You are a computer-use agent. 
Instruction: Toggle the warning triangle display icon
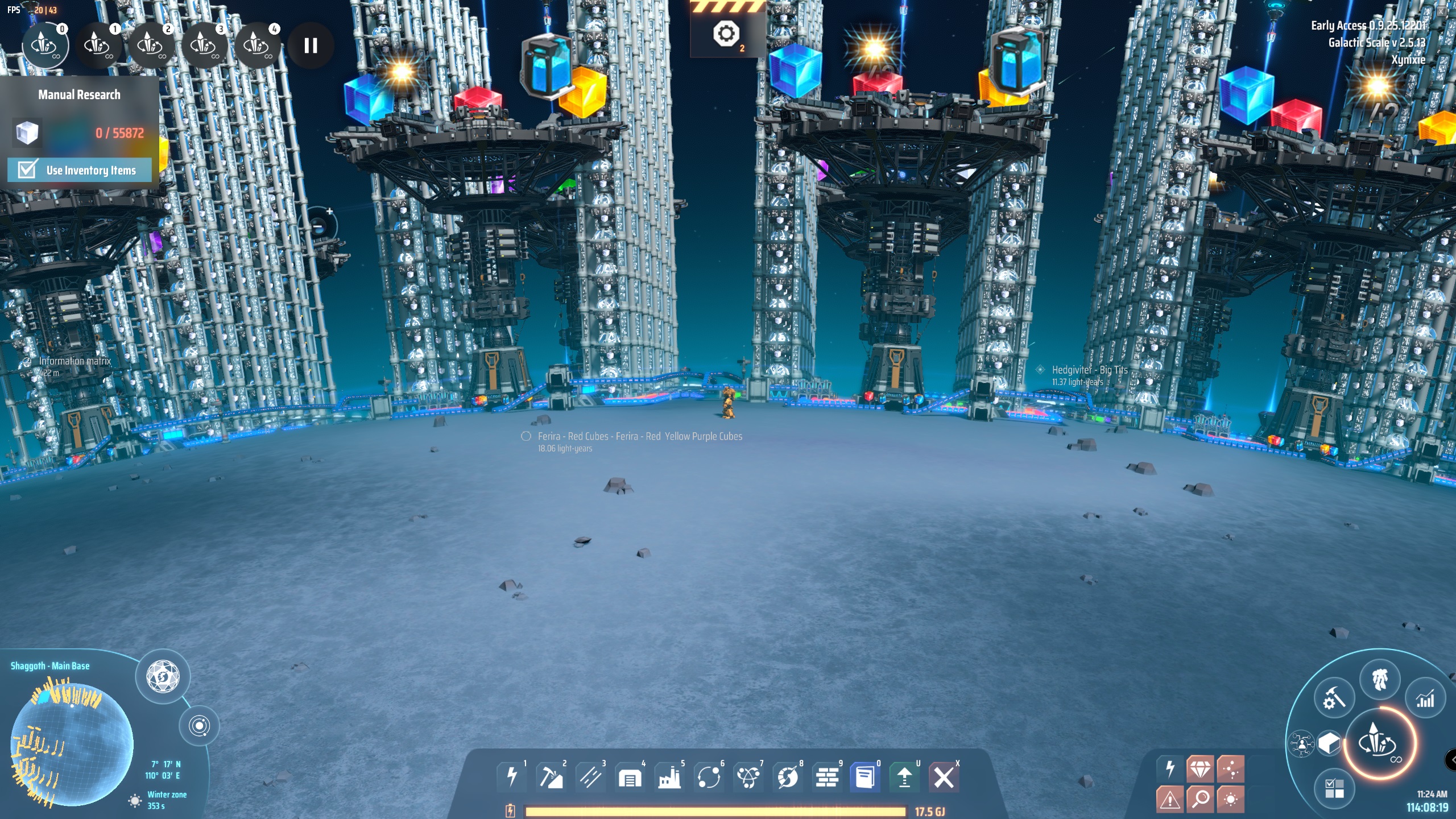point(1170,799)
